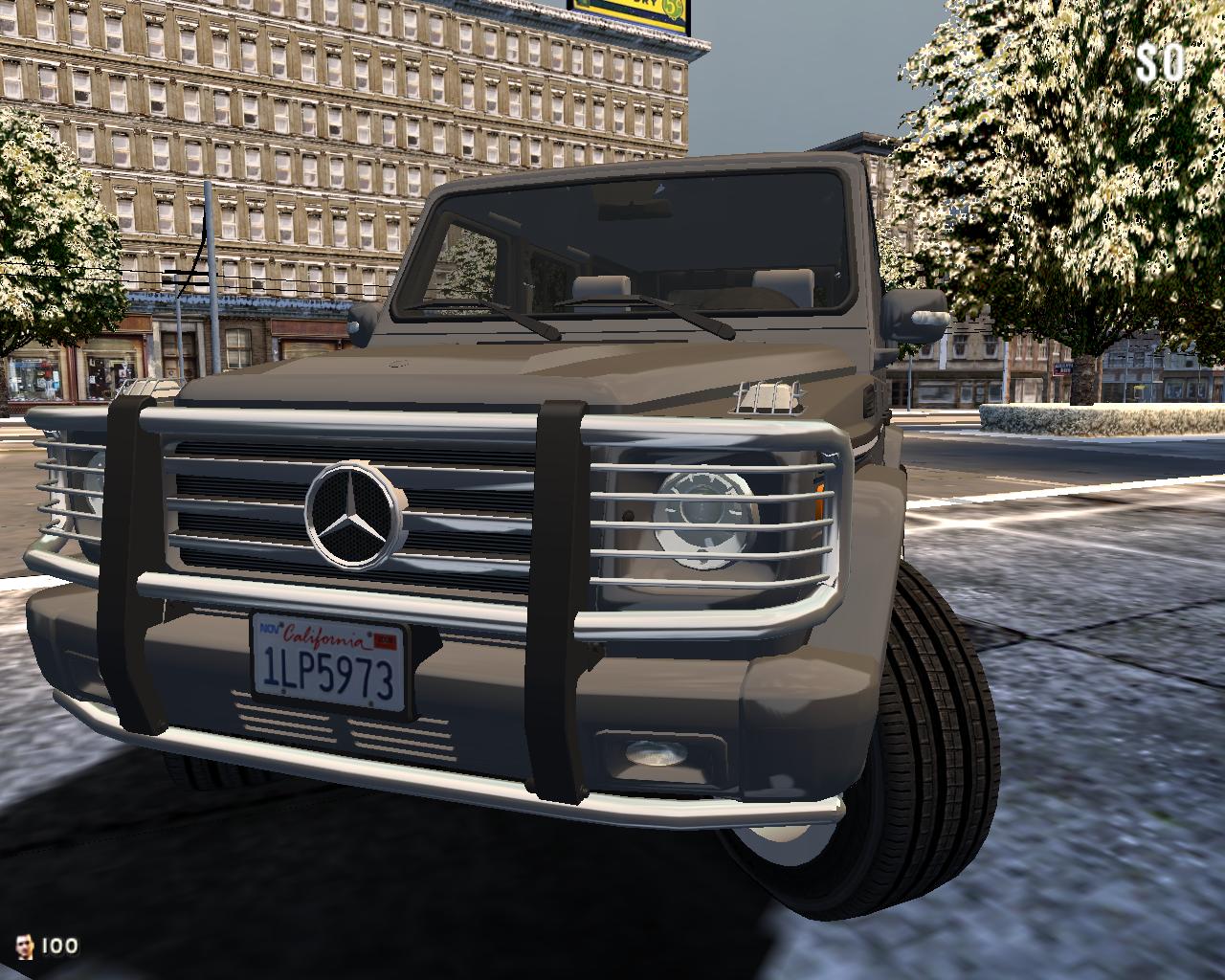The height and width of the screenshot is (980, 1225).
Task: Click the player portrait health icon
Action: coord(26,947)
